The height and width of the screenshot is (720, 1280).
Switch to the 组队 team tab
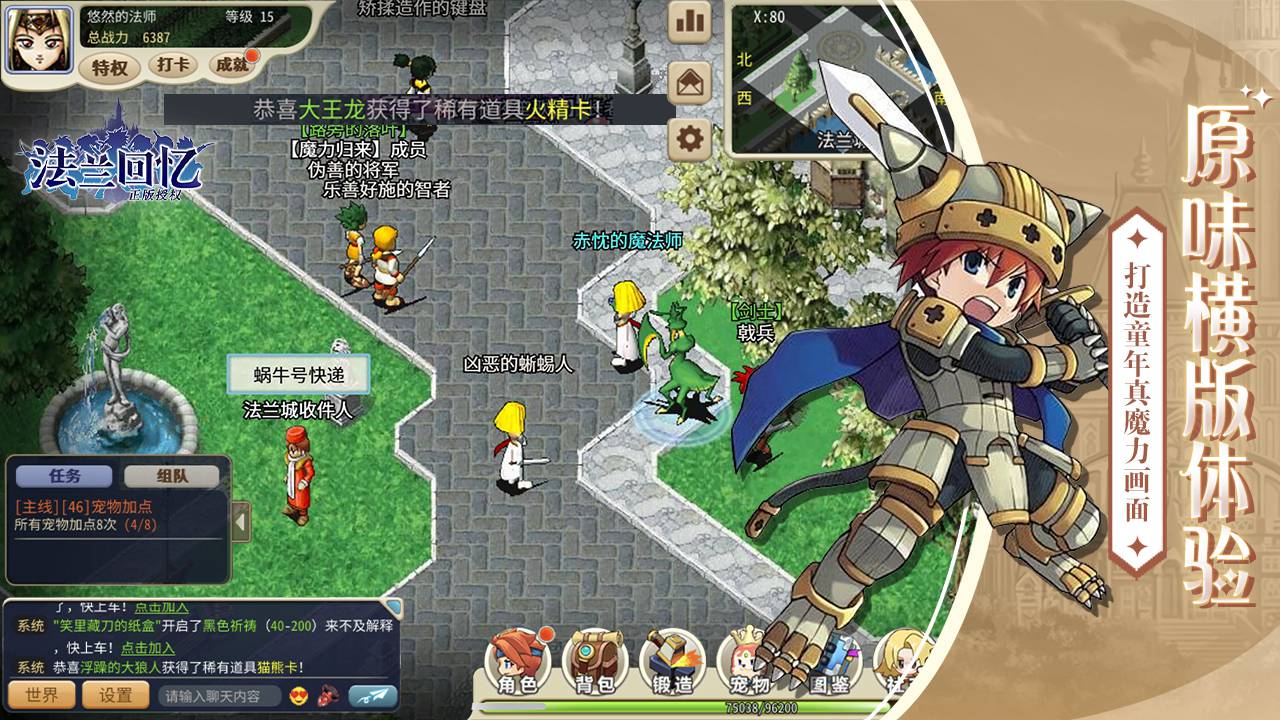click(x=172, y=477)
